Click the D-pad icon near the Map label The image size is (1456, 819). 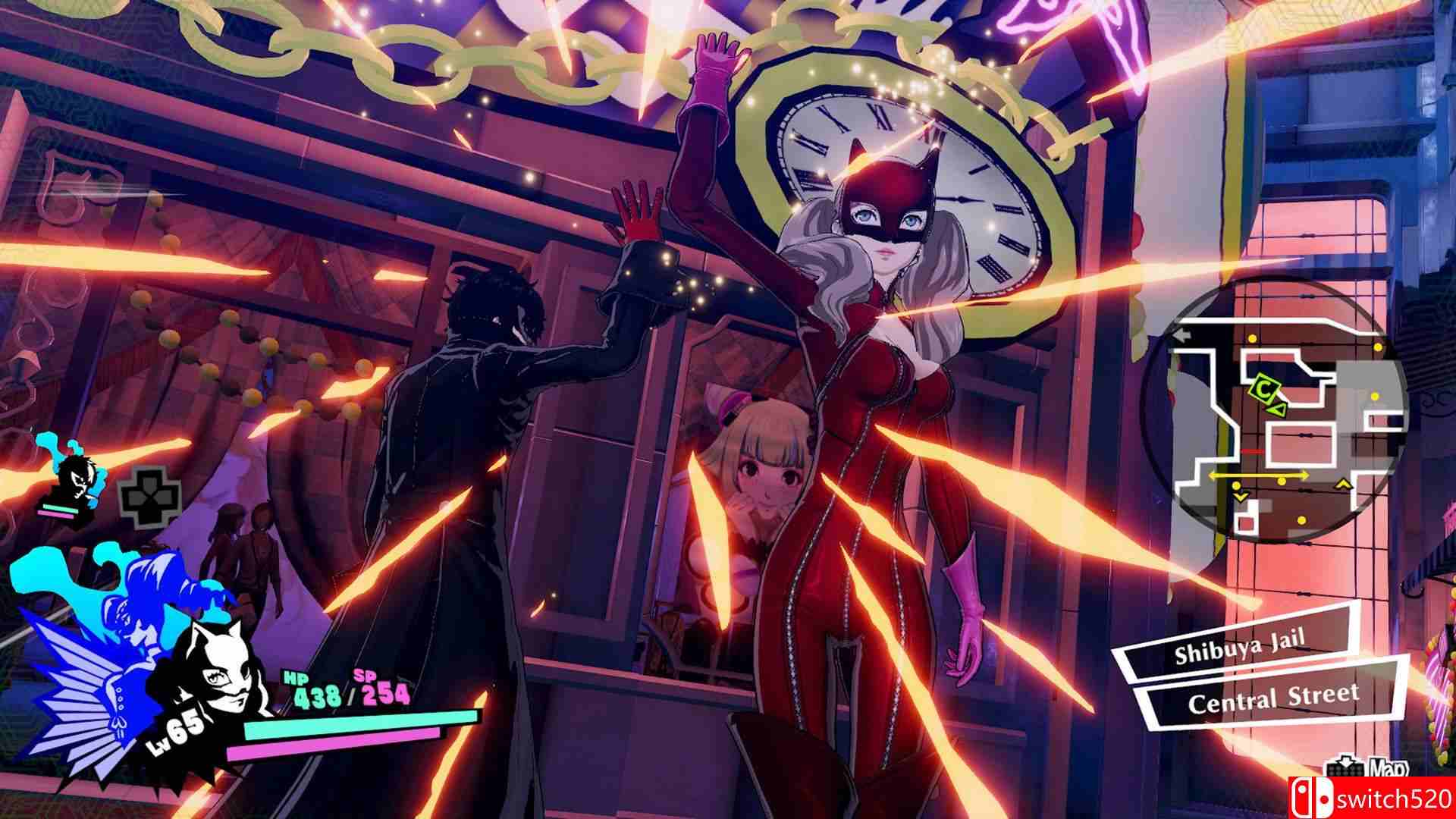[1345, 768]
